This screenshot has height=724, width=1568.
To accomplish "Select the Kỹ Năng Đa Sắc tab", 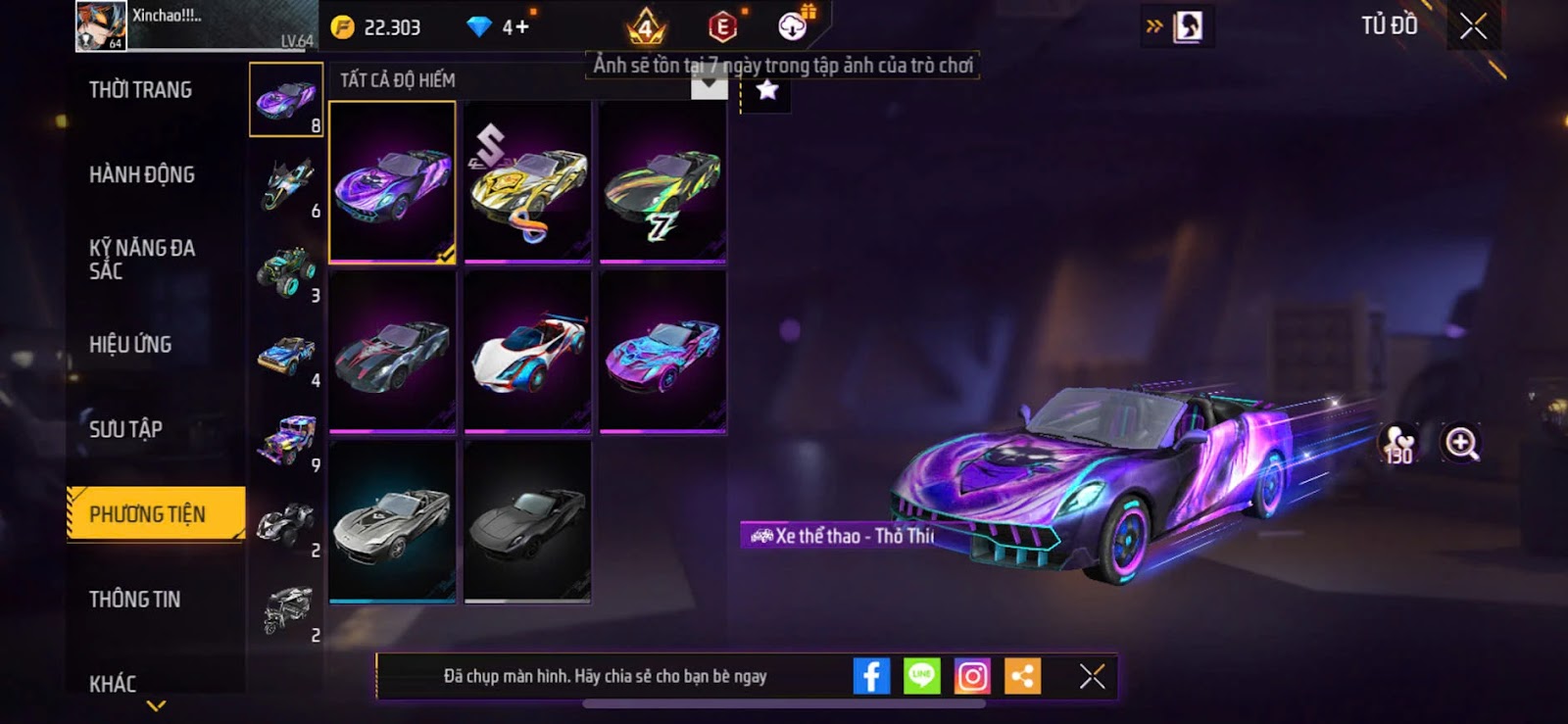I will [142, 260].
